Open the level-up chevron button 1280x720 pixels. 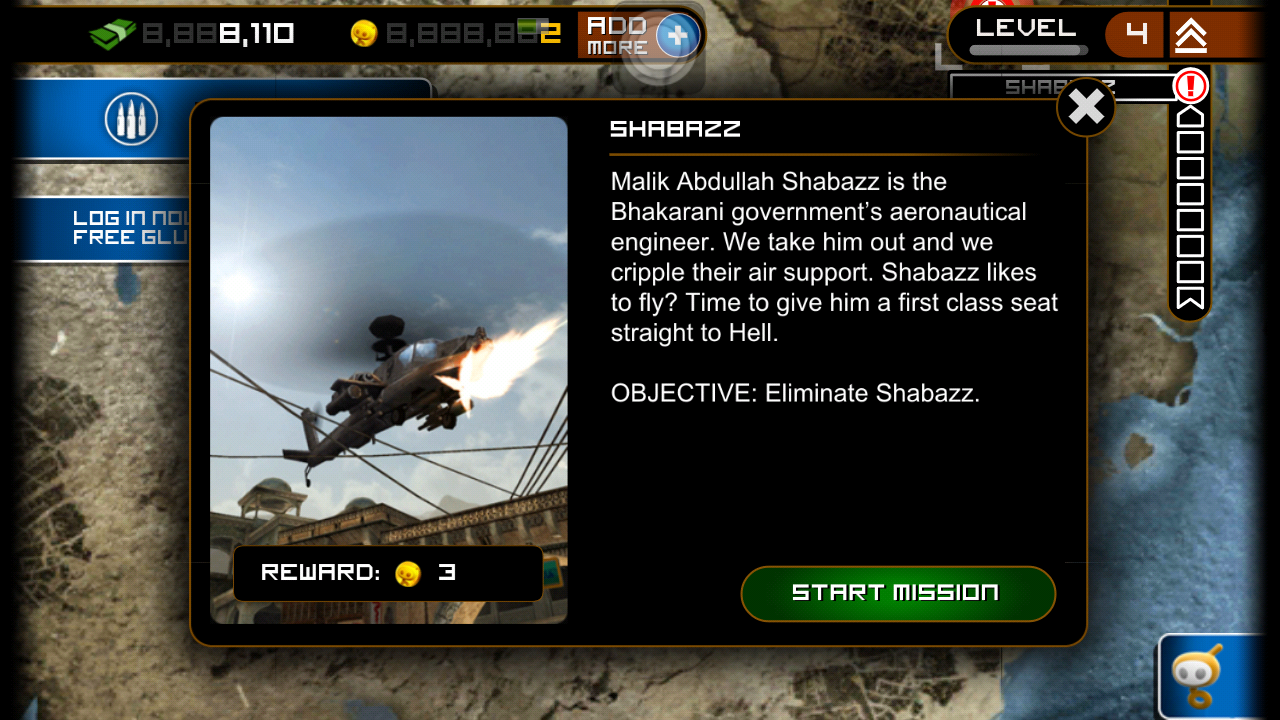[x=1190, y=35]
